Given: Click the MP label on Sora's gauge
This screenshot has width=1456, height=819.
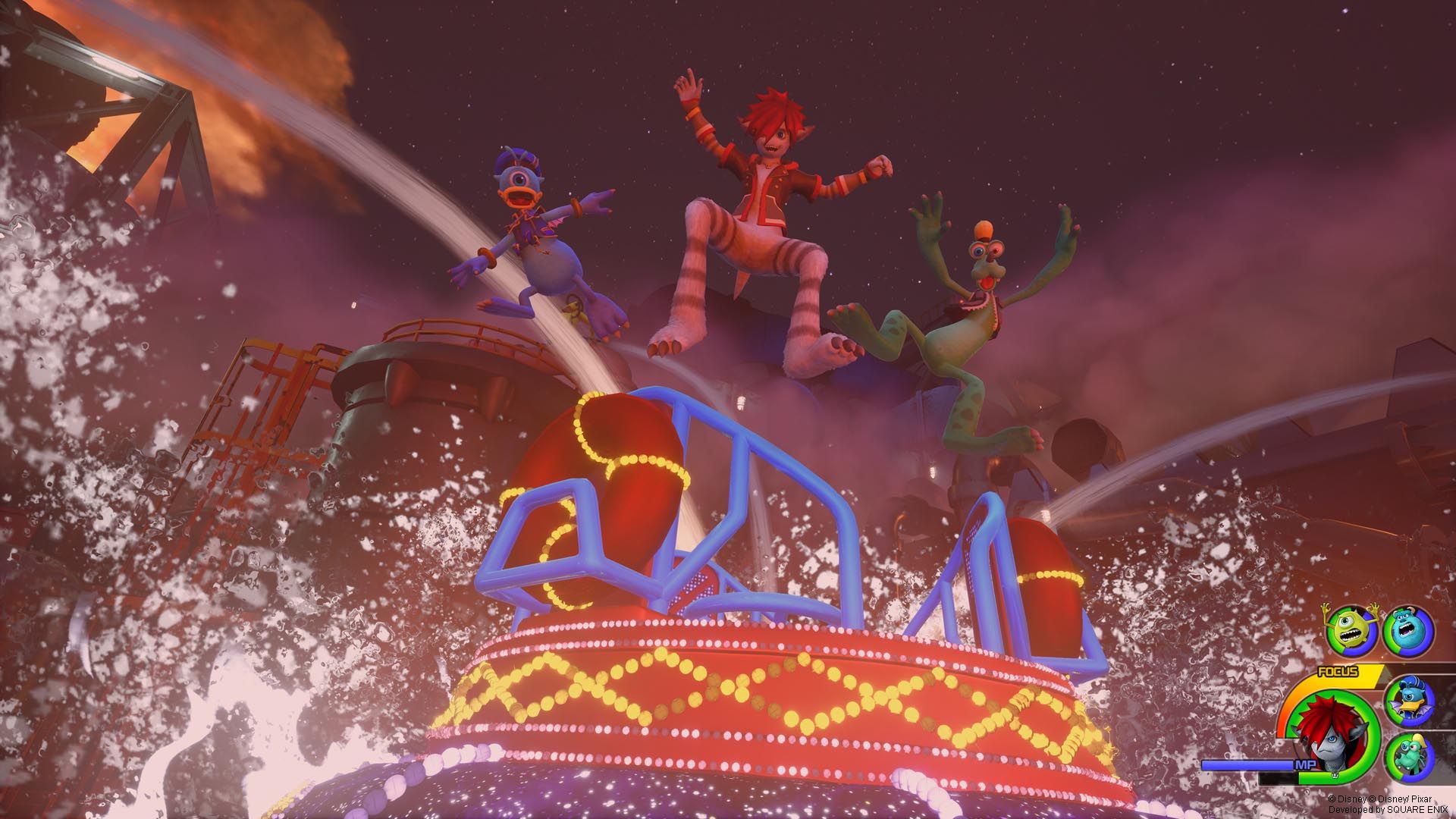Looking at the screenshot, I should 1305,764.
